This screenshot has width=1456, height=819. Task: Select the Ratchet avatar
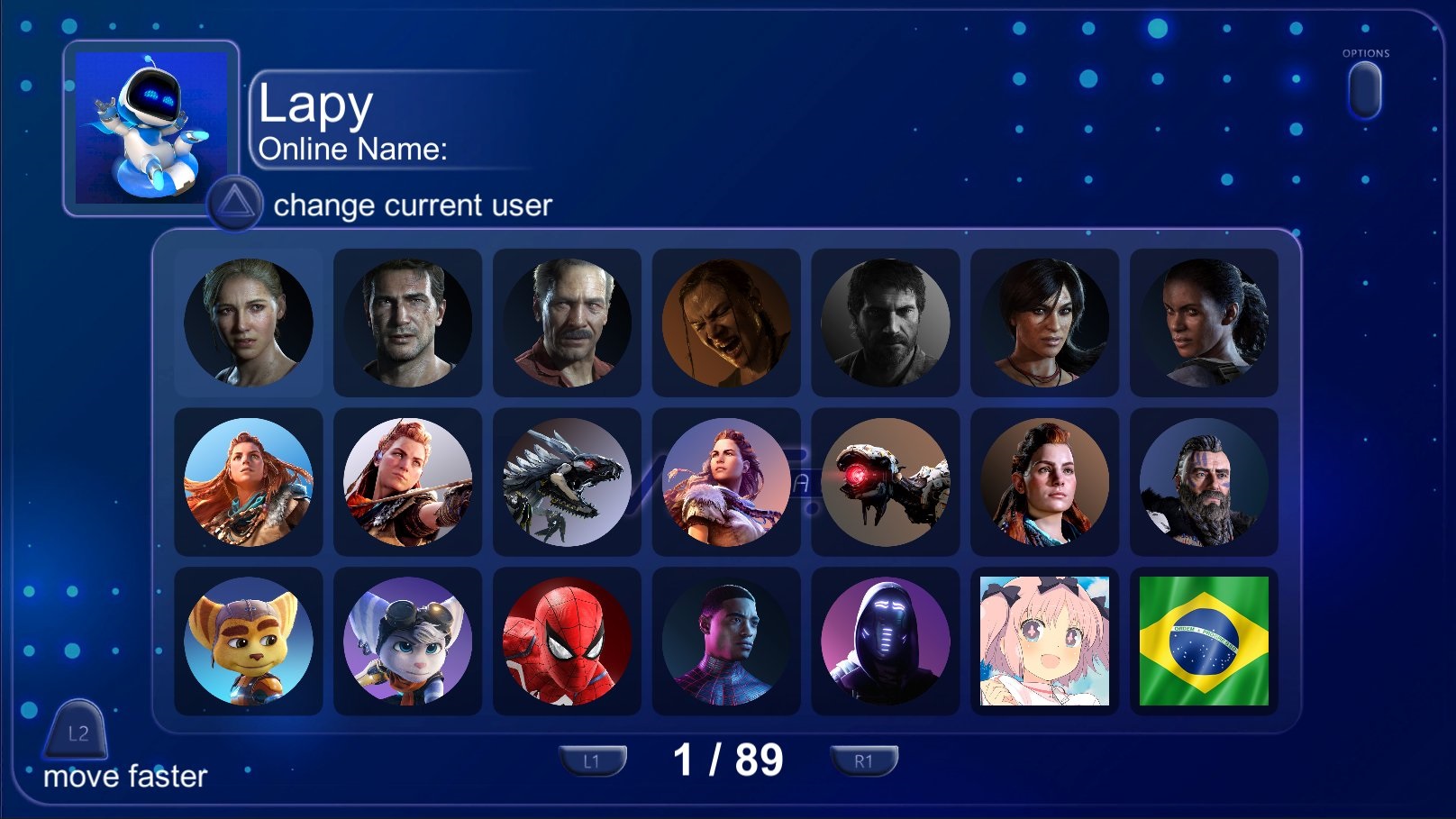point(248,642)
